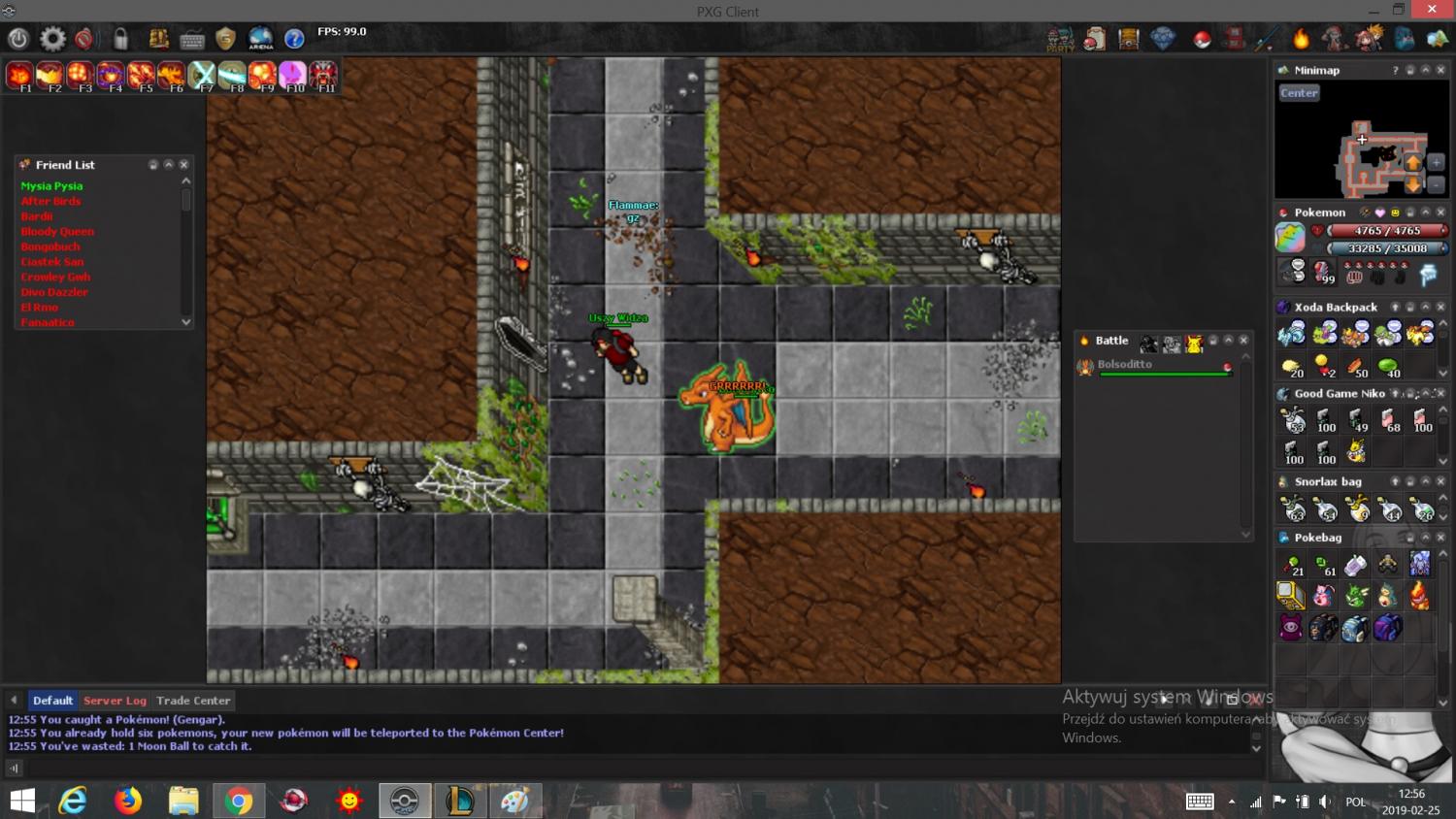This screenshot has width=1456, height=819.
Task: Move minimap up one floor
Action: [1413, 162]
